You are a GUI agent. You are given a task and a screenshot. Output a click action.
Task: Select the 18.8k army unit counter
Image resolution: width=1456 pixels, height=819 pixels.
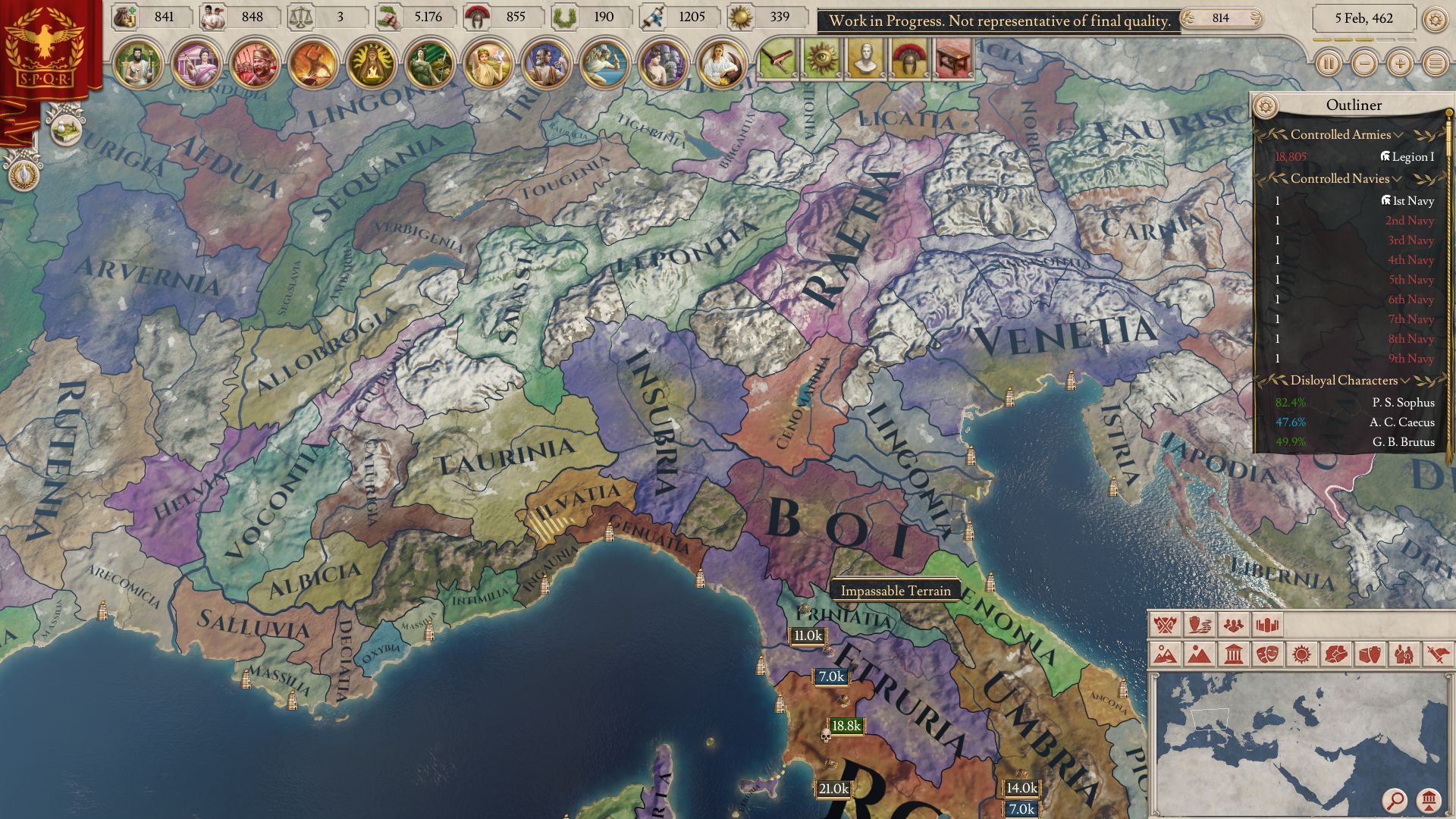(x=846, y=726)
